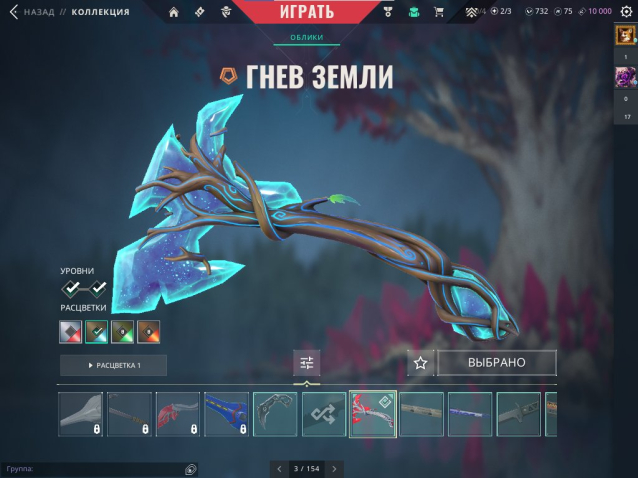The height and width of the screenshot is (478, 638).
Task: Select the locked blue-and-red axe skin thumbnail
Action: coord(226,414)
